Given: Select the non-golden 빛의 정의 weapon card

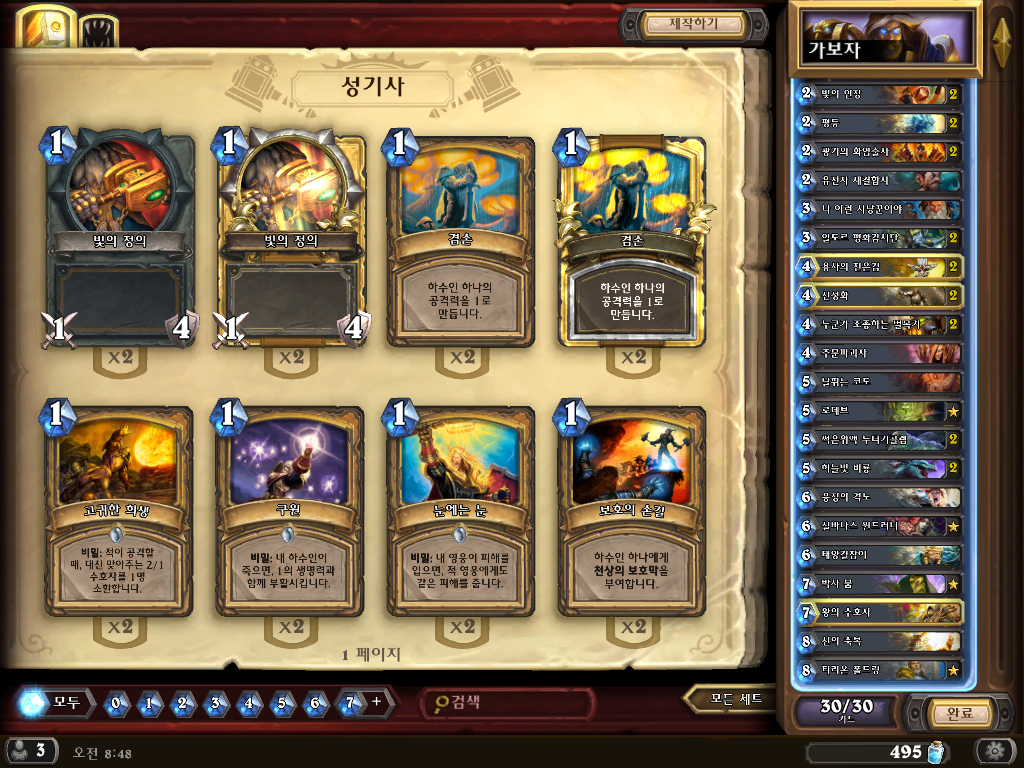Looking at the screenshot, I should 119,238.
